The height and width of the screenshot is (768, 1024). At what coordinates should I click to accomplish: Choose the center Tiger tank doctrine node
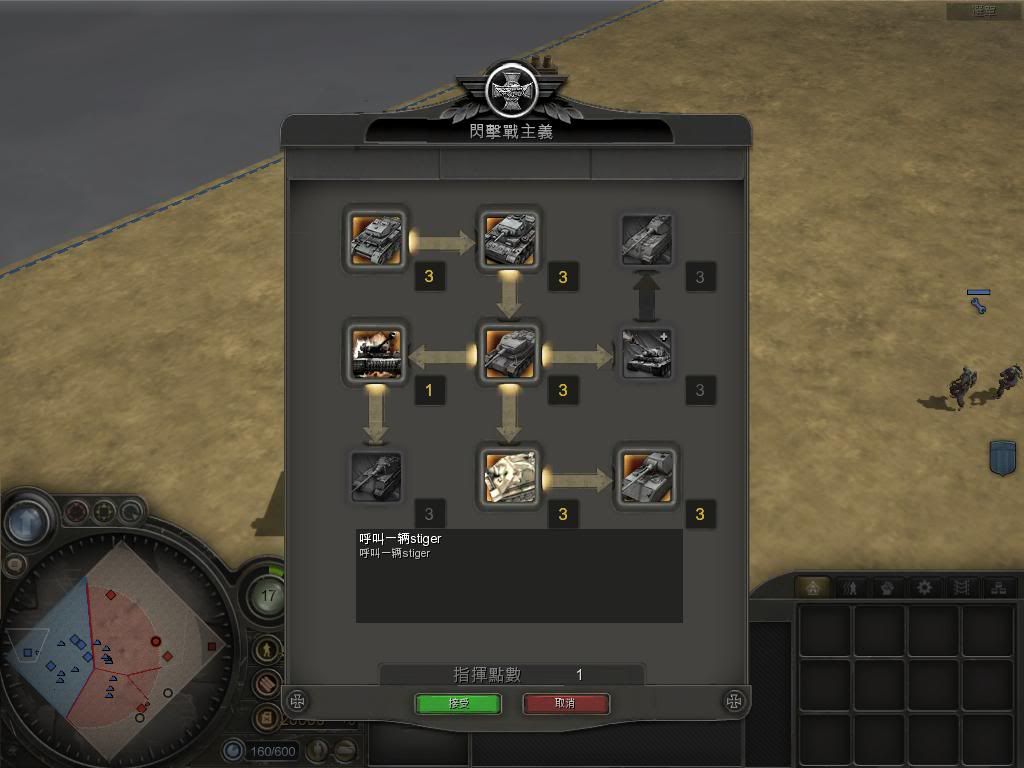click(510, 351)
